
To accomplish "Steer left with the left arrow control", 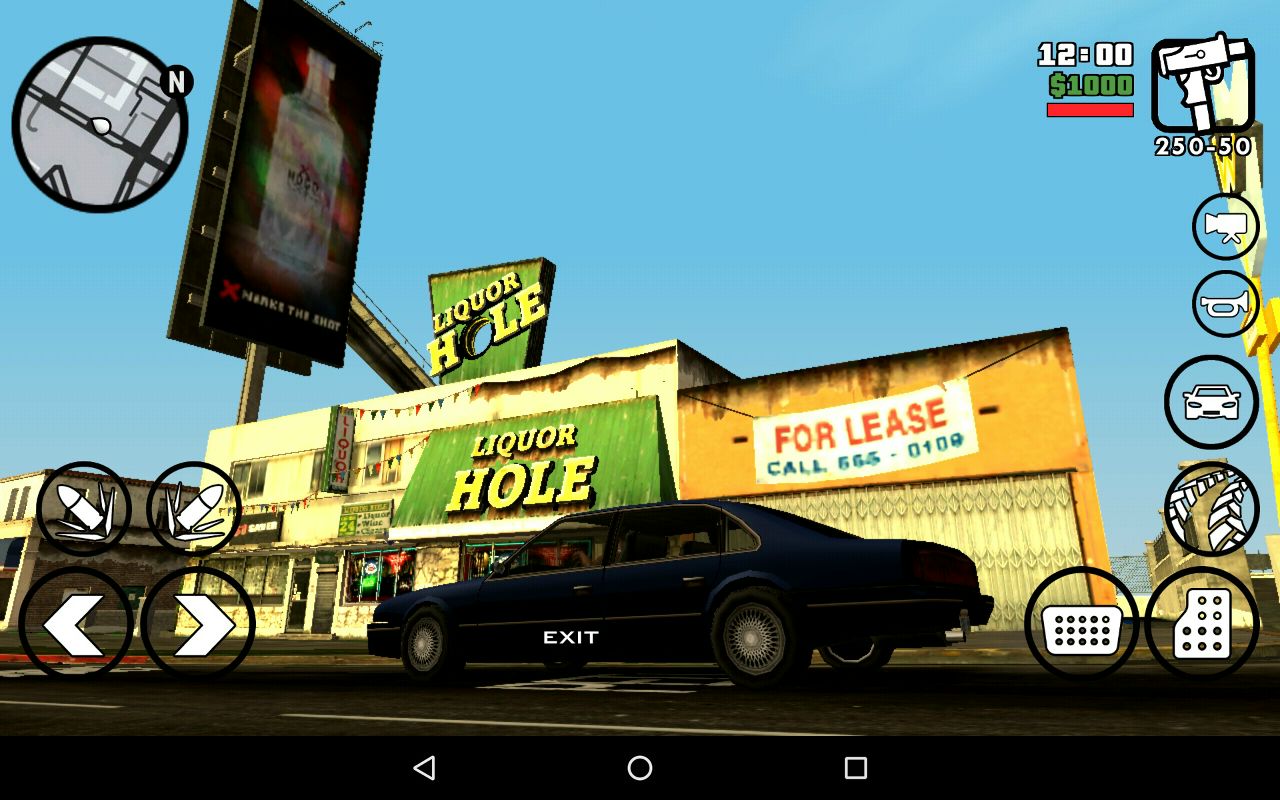I will [80, 622].
